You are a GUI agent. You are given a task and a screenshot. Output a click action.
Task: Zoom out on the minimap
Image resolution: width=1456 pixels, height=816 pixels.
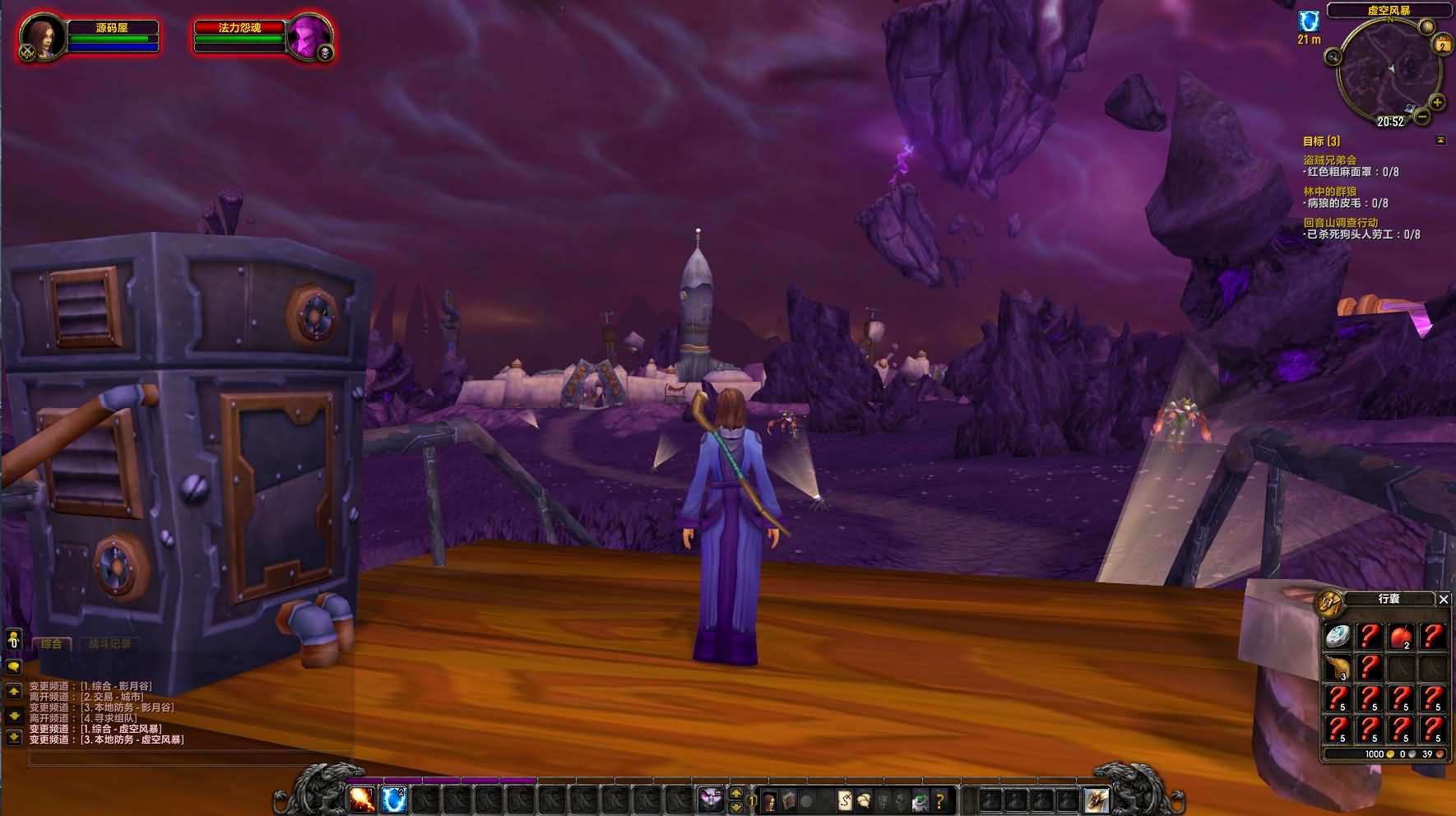1422,117
